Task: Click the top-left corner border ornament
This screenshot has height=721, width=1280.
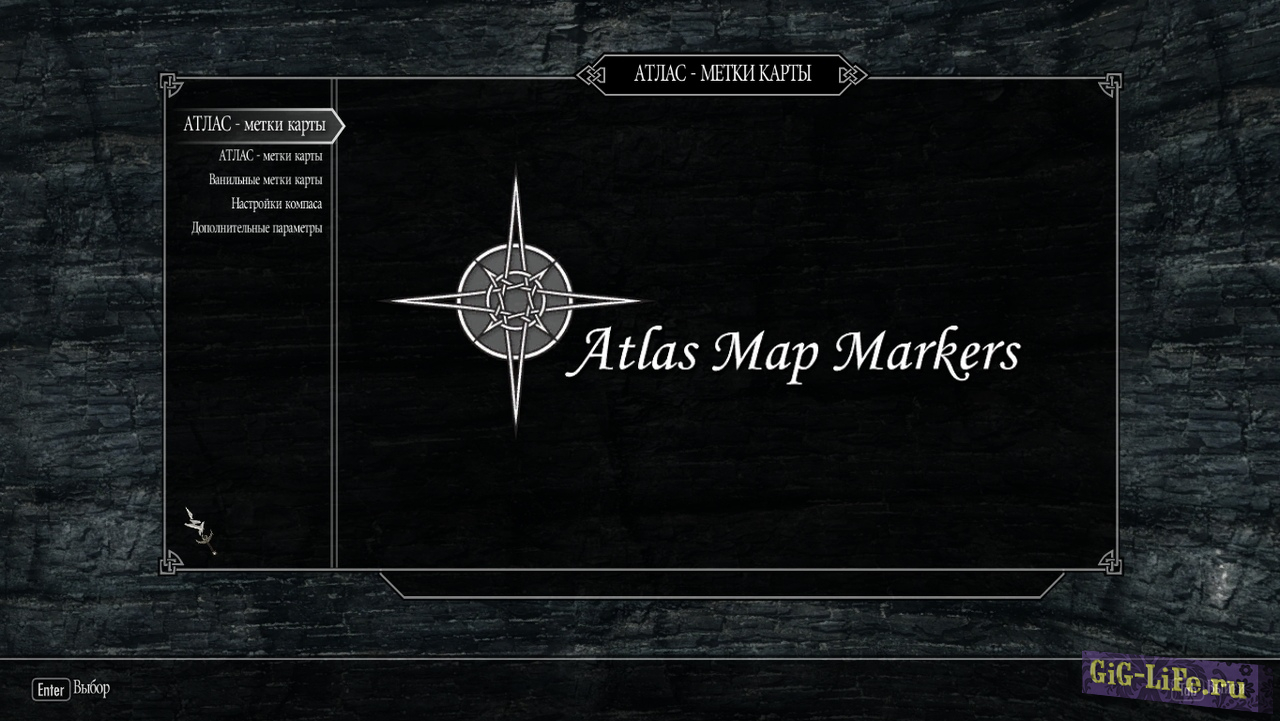Action: (x=172, y=84)
